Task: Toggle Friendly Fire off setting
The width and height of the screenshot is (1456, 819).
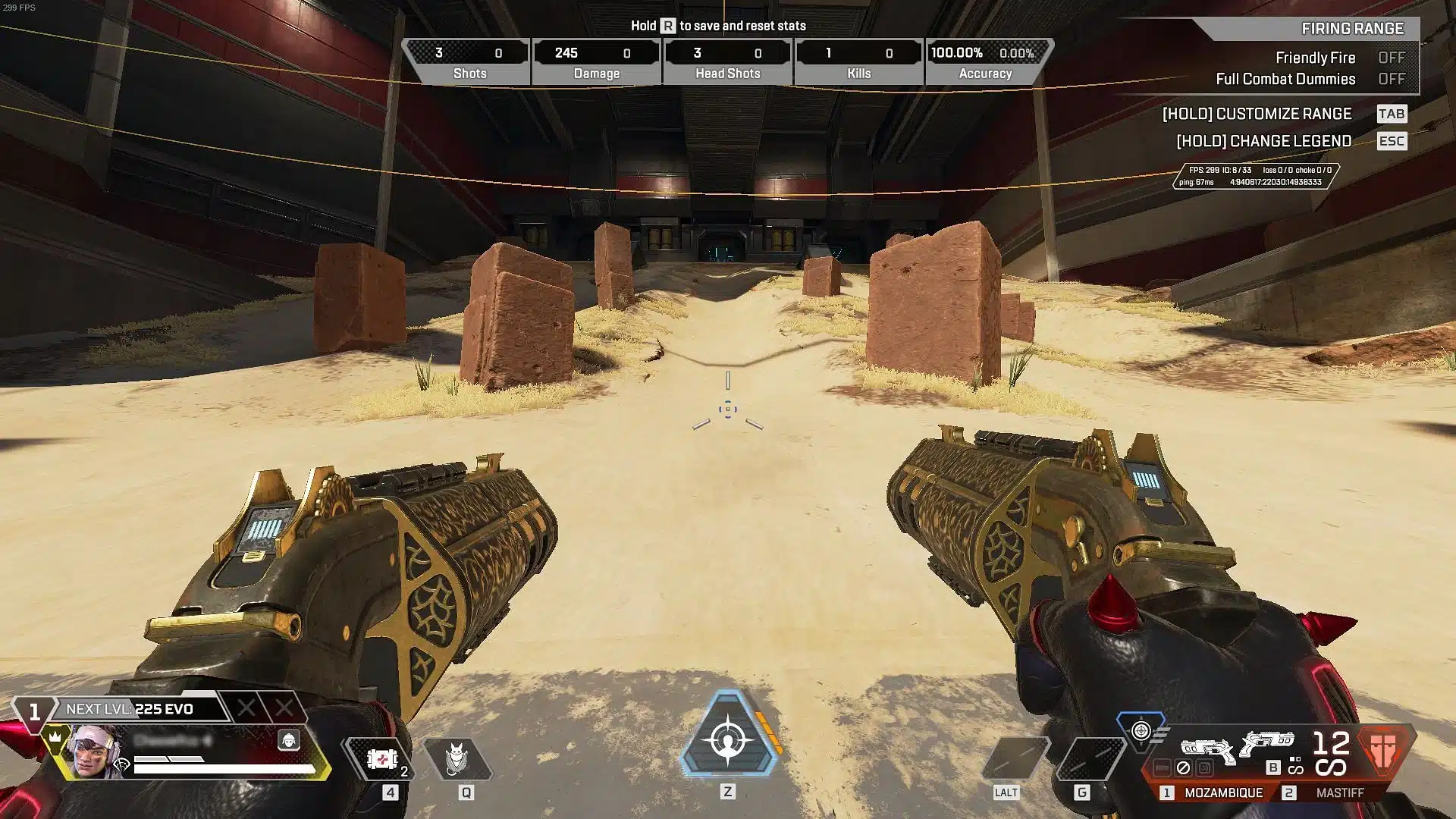Action: click(1392, 58)
